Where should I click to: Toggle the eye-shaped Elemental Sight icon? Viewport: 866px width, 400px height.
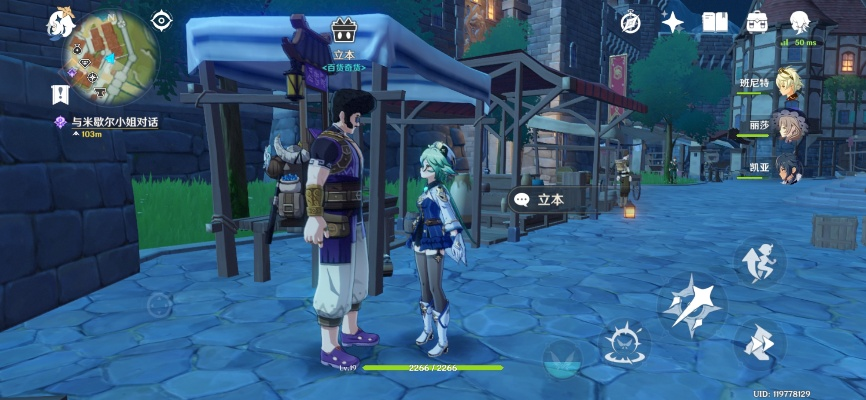click(162, 20)
